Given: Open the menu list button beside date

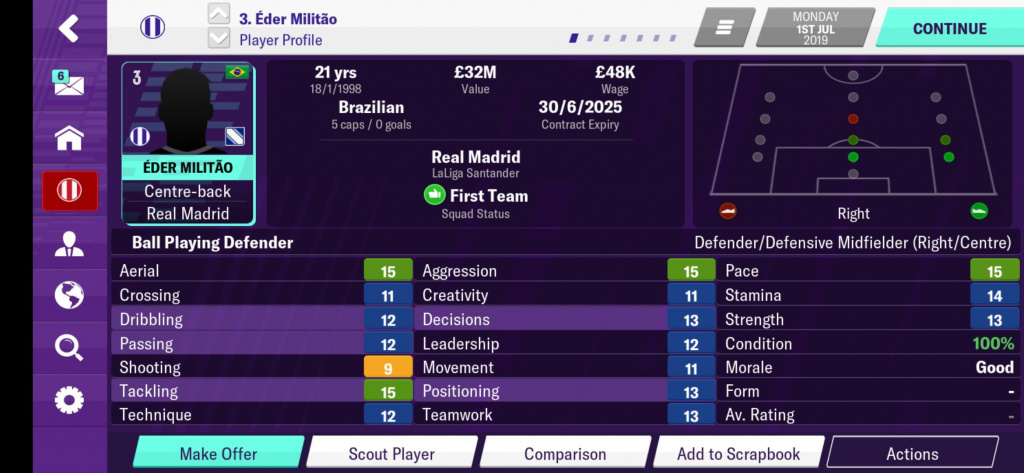Looking at the screenshot, I should point(723,28).
